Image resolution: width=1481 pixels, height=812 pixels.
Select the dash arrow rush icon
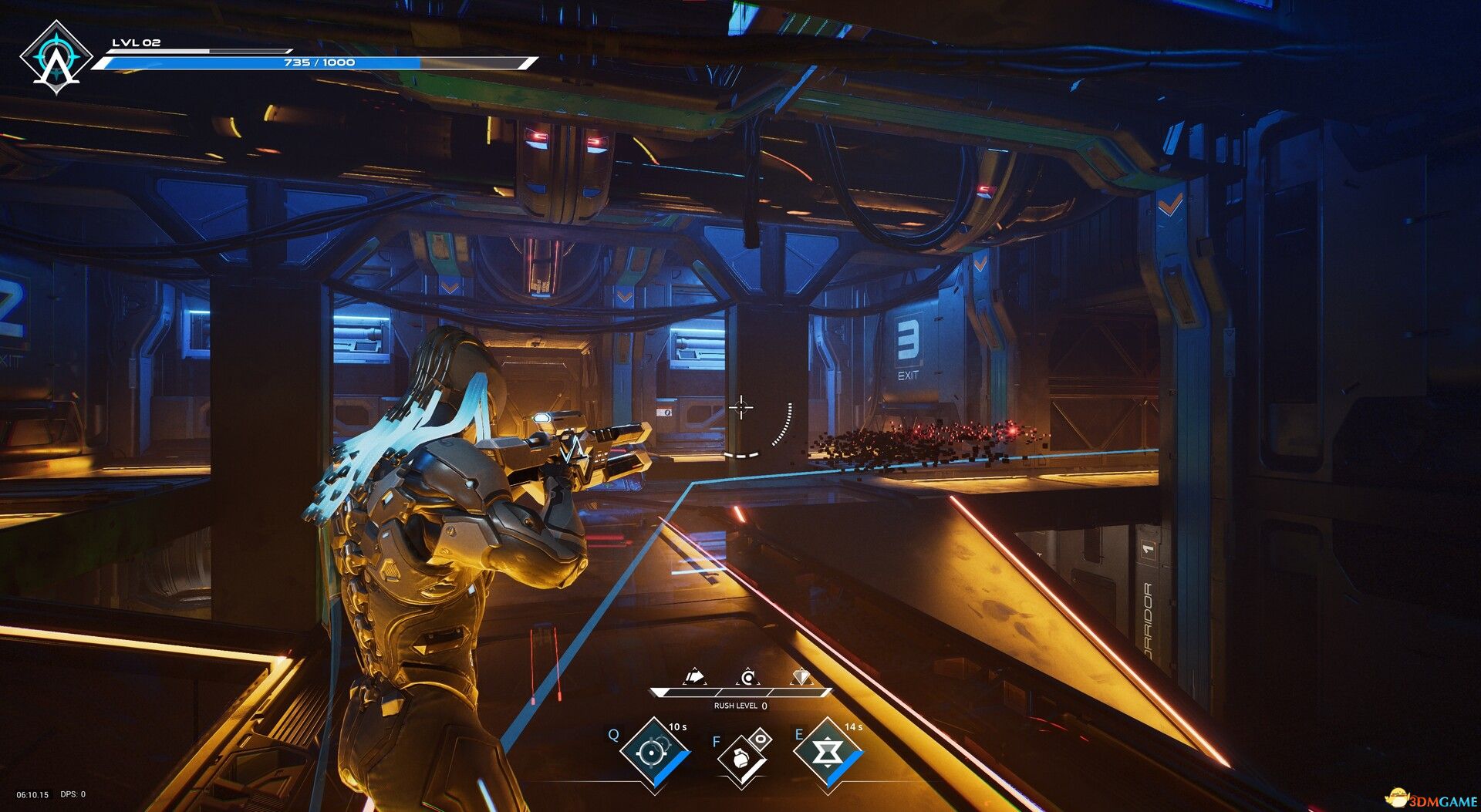(x=695, y=677)
